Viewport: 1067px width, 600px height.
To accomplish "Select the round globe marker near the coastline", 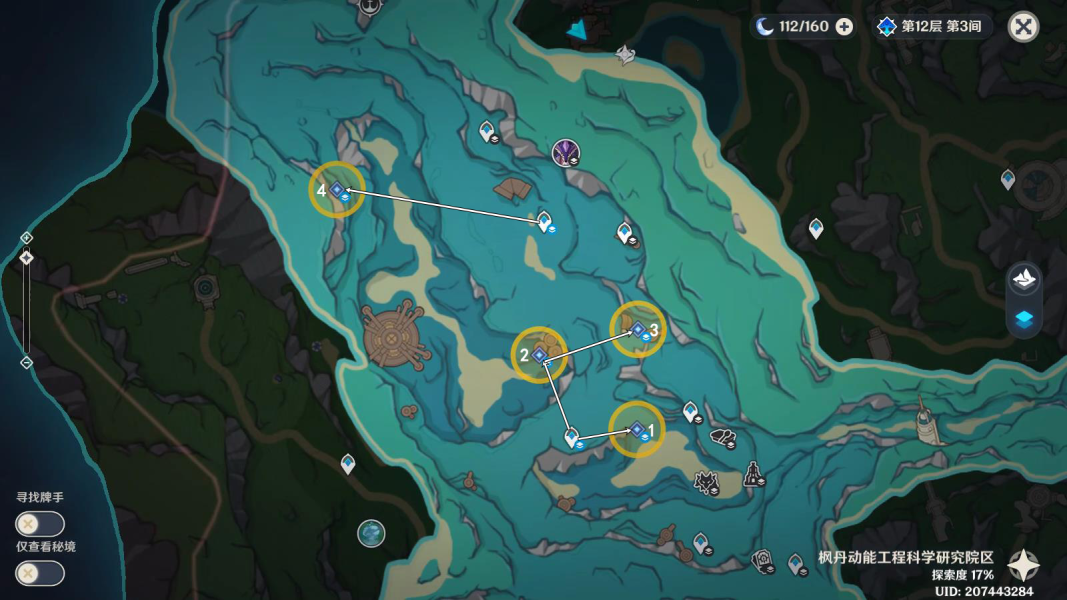I will point(371,533).
